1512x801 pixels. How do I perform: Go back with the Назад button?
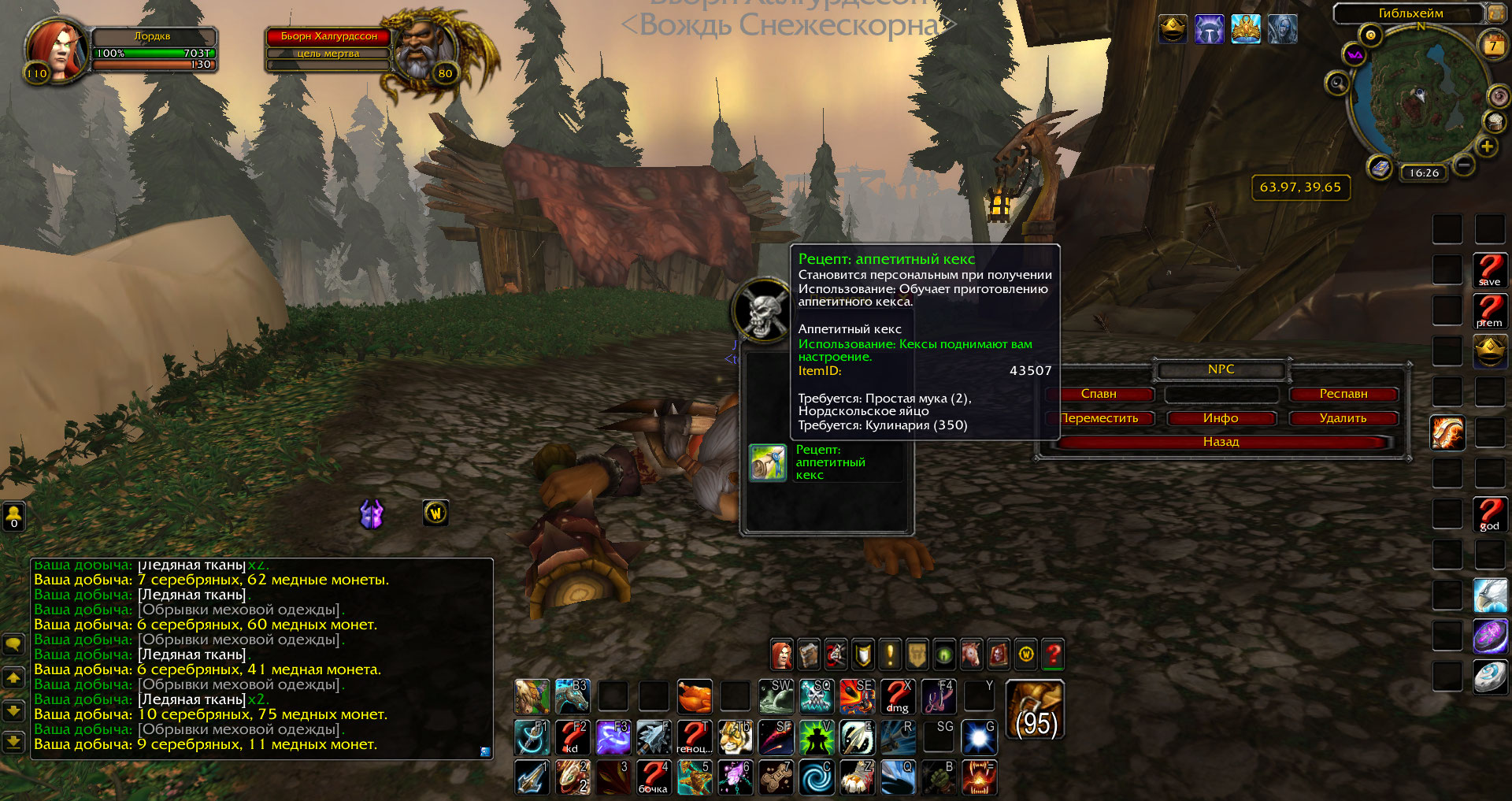pyautogui.click(x=1221, y=442)
